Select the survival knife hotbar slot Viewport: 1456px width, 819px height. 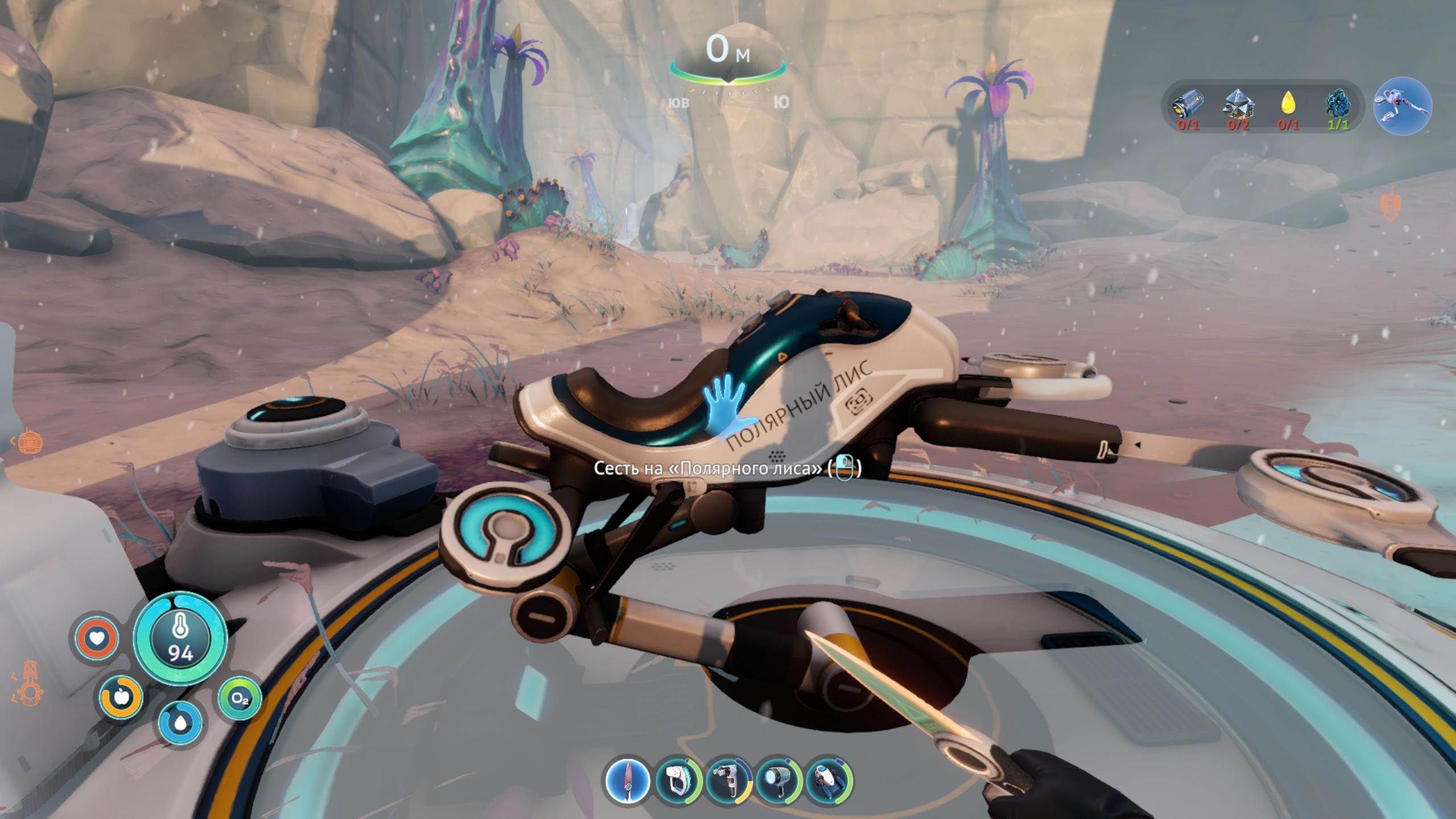(x=627, y=779)
